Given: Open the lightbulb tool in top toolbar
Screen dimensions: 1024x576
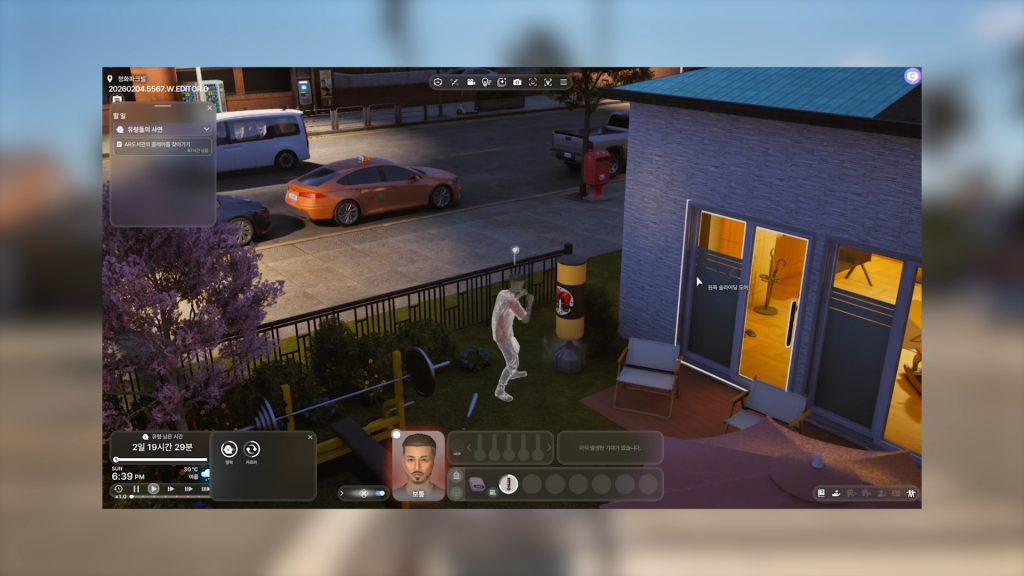Looking at the screenshot, I should 486,82.
